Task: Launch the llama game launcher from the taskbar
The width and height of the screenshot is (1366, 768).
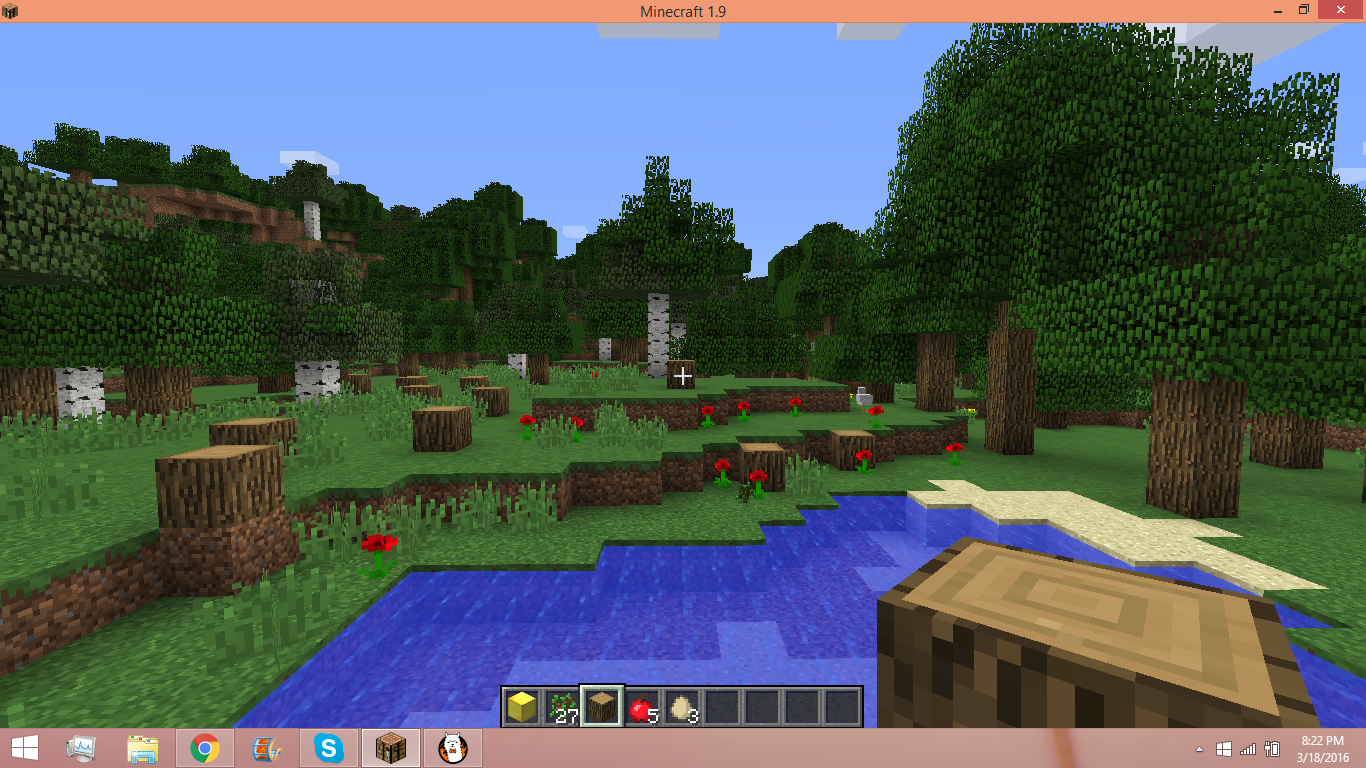Action: pyautogui.click(x=452, y=748)
